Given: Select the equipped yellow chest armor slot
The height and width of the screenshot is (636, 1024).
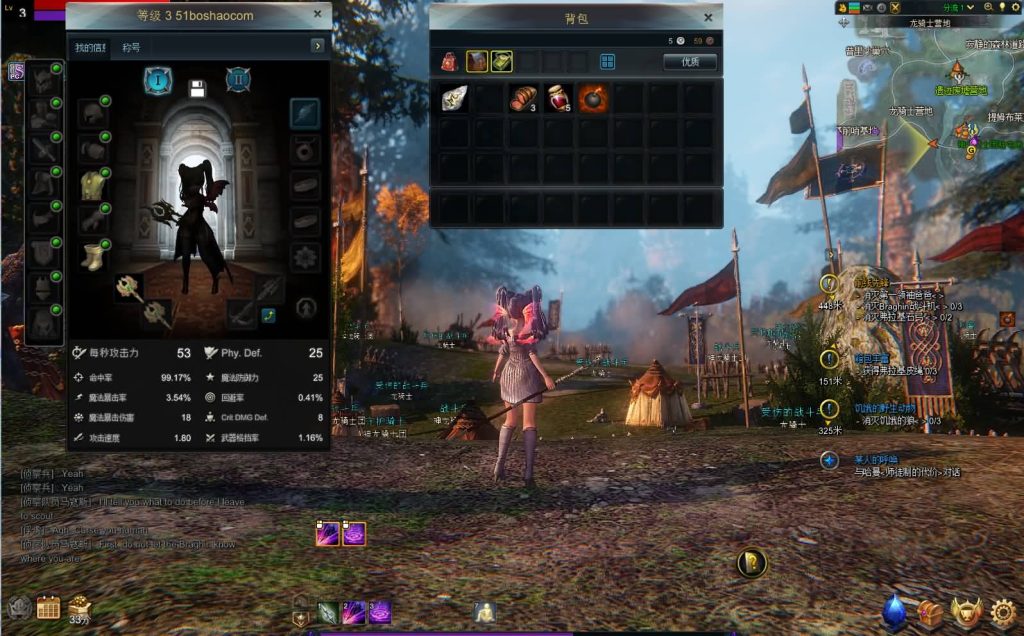Looking at the screenshot, I should click(93, 185).
